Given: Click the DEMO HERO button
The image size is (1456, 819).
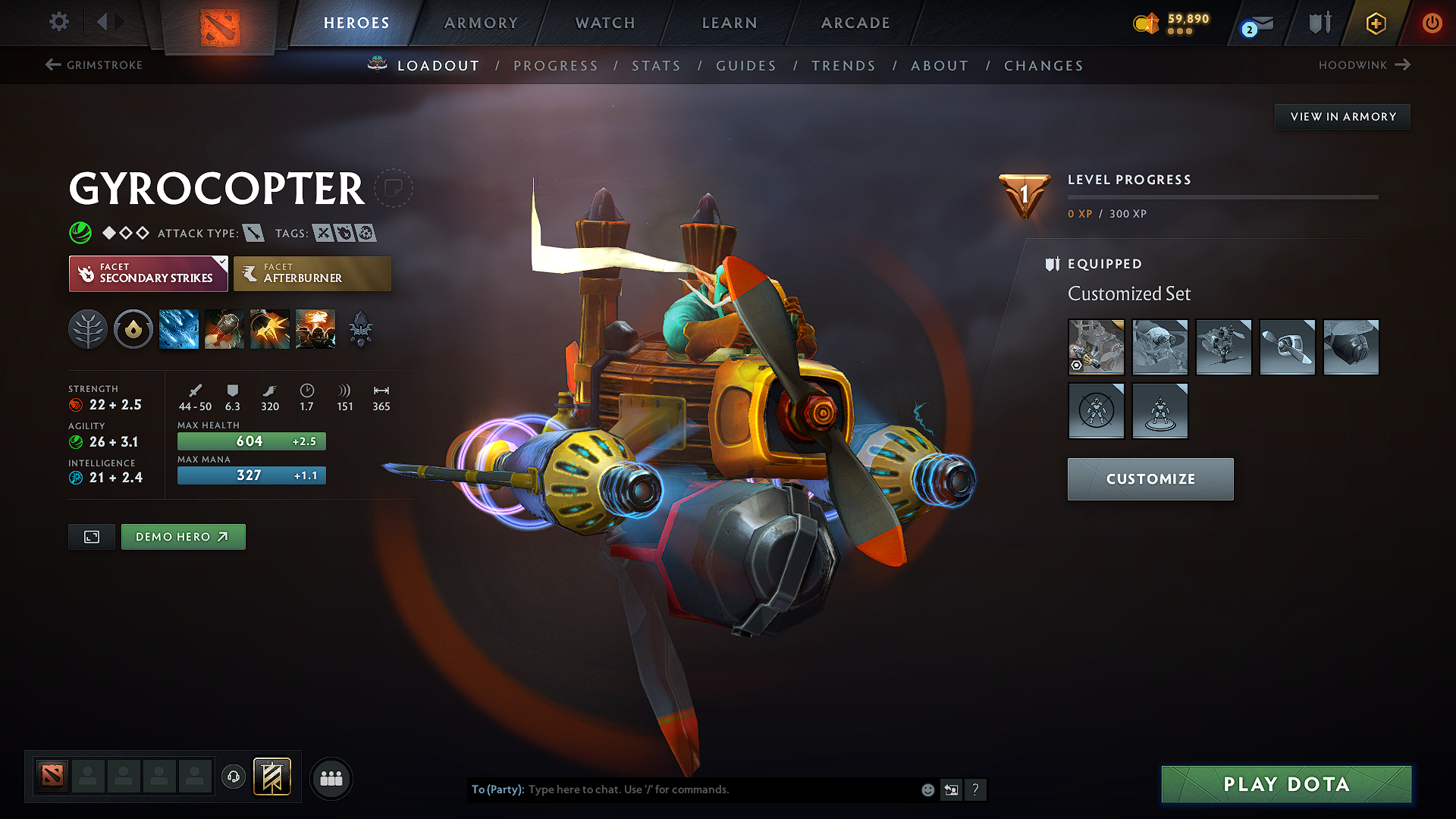Looking at the screenshot, I should 183,536.
